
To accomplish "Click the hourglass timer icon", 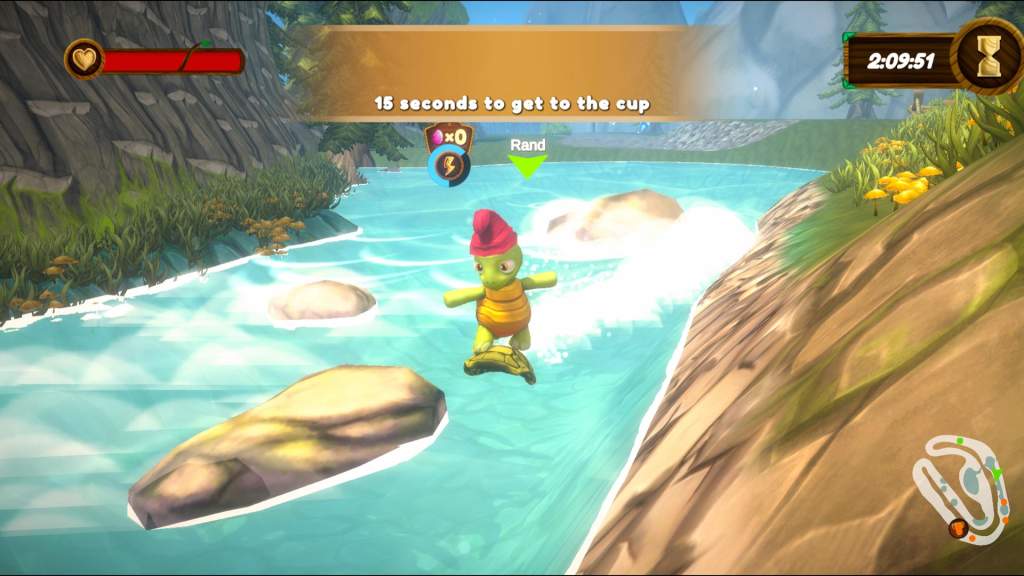I will click(x=988, y=58).
